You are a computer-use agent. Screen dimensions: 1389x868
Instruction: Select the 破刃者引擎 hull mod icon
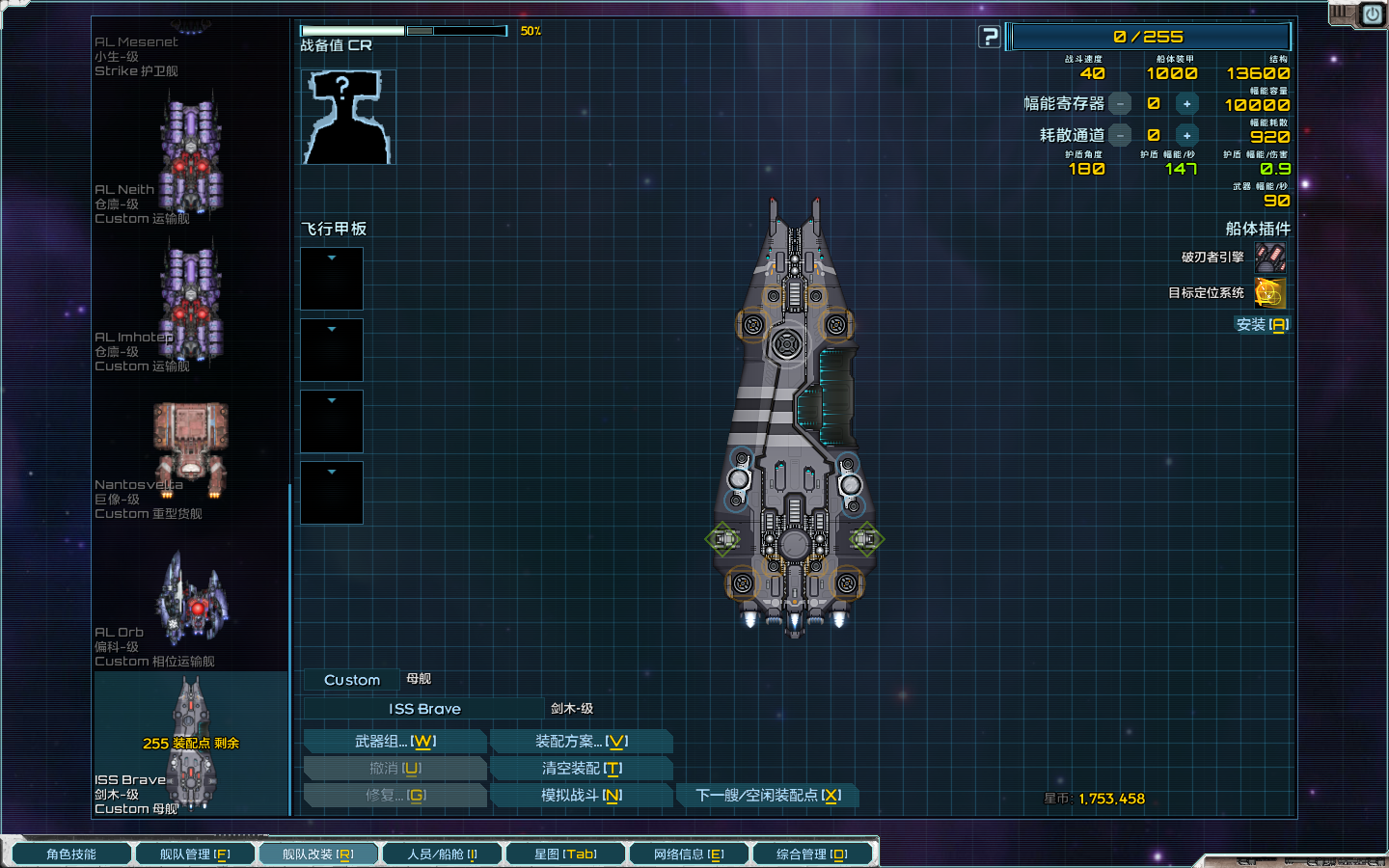(x=1270, y=258)
